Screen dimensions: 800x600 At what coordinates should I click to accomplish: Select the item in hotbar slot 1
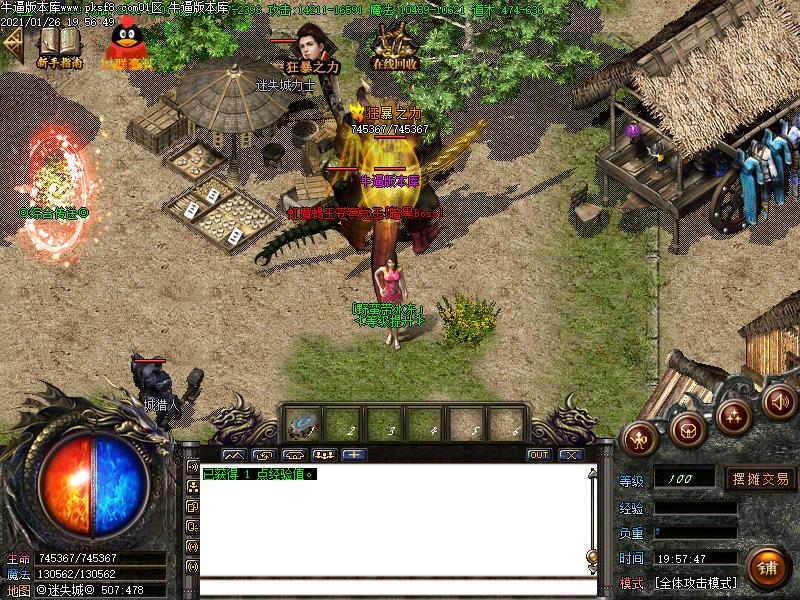(x=302, y=424)
